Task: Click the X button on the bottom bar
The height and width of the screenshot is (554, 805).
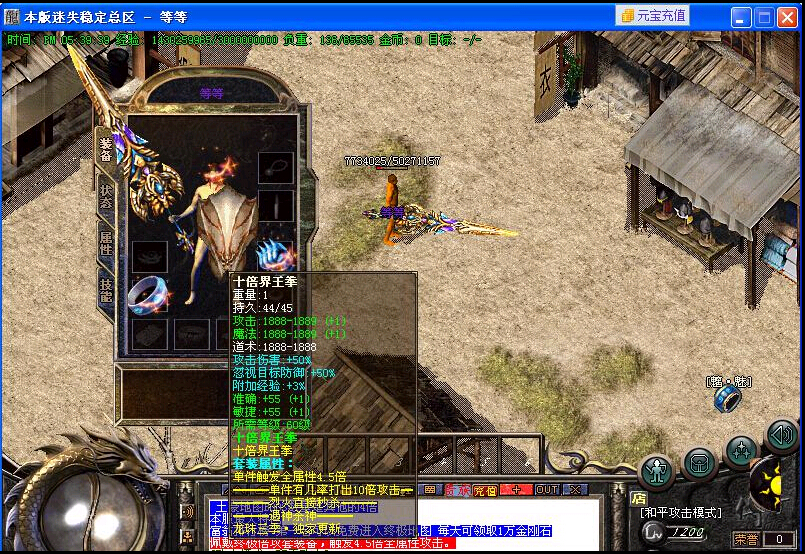Action: 576,490
